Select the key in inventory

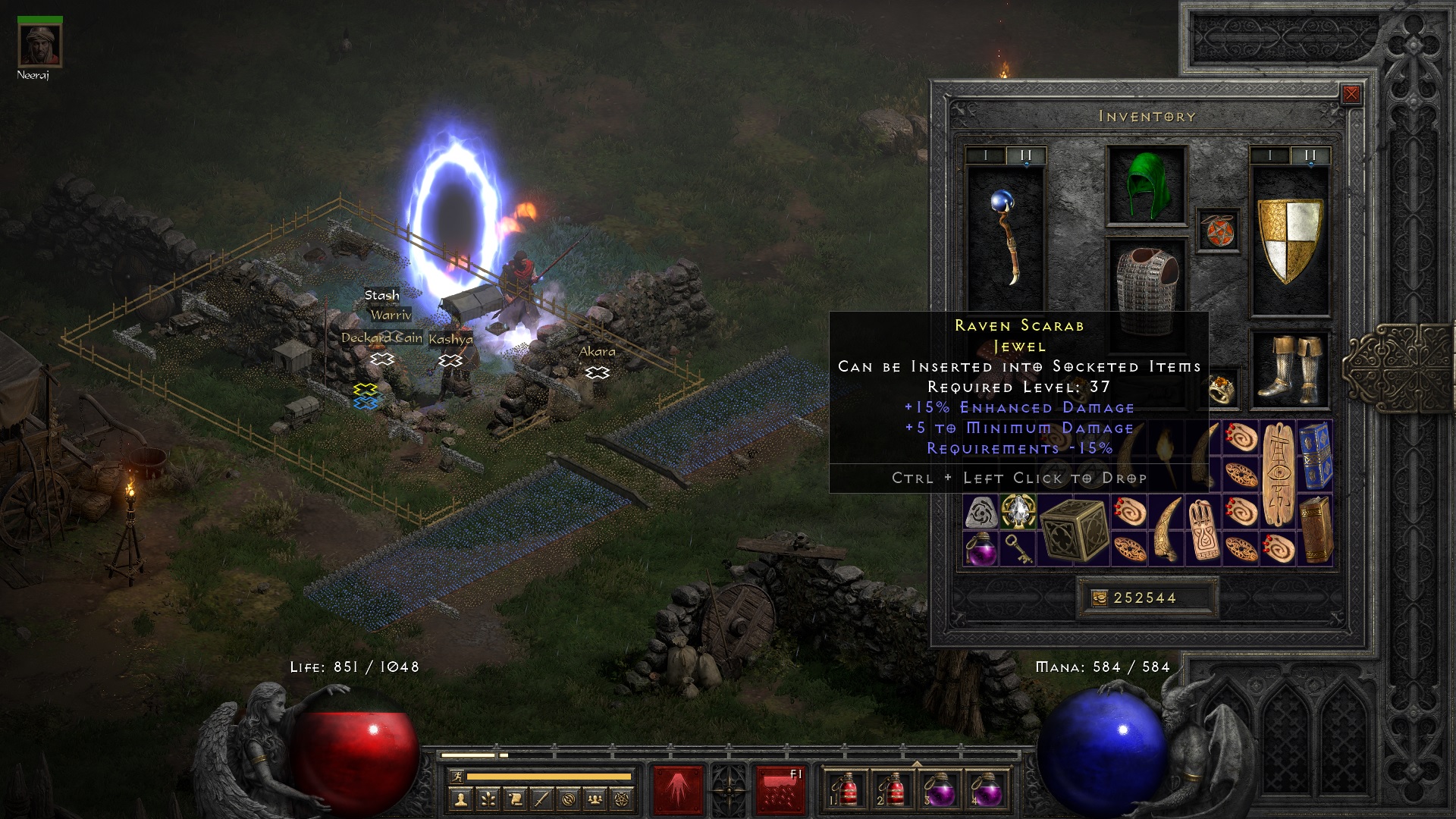[x=1018, y=548]
